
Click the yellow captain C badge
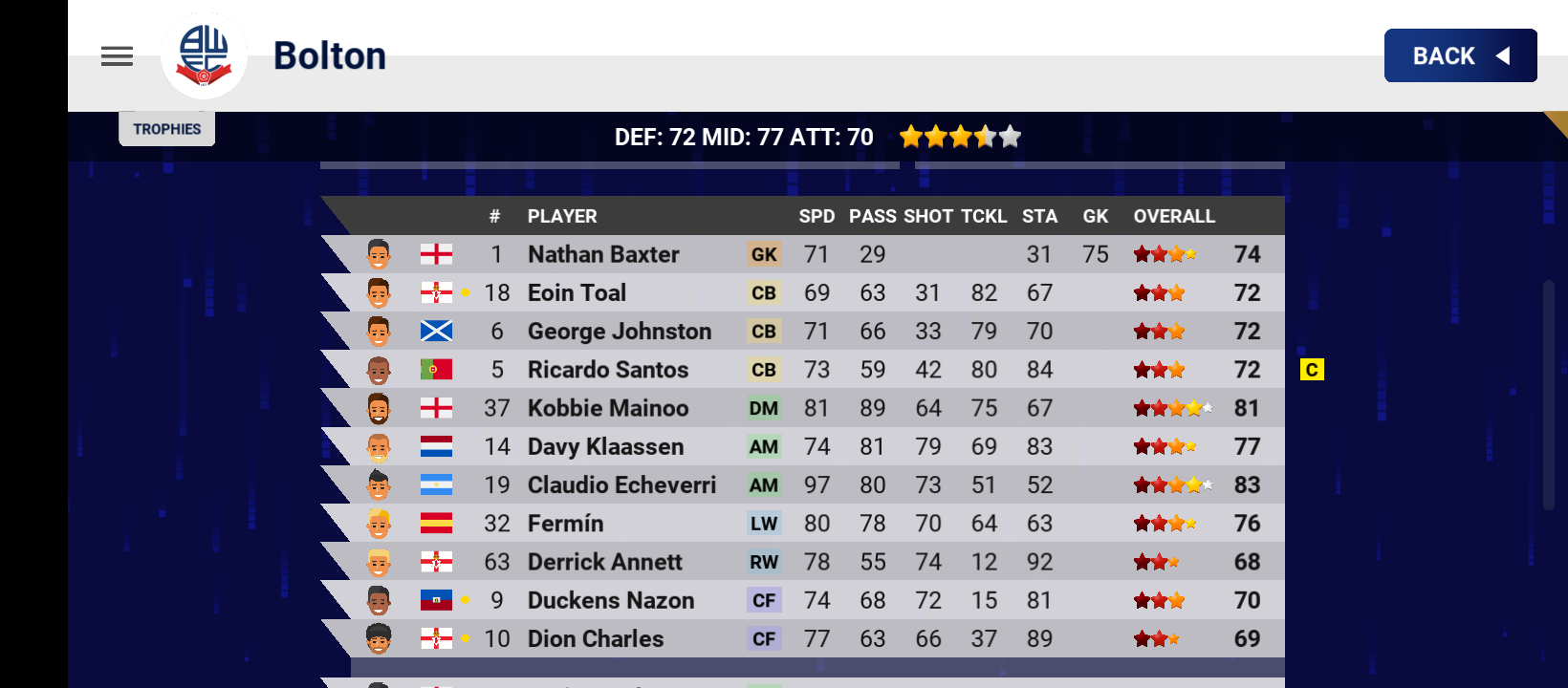coord(1313,370)
